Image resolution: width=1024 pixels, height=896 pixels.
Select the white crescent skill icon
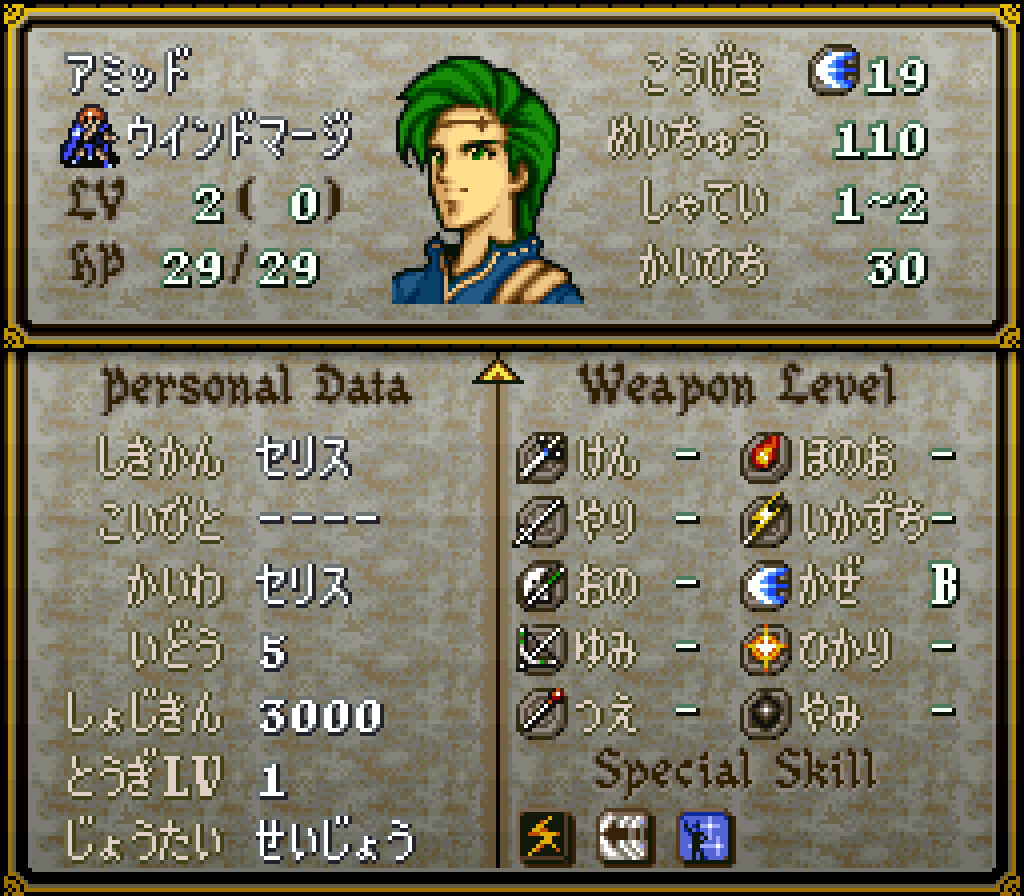pos(624,836)
